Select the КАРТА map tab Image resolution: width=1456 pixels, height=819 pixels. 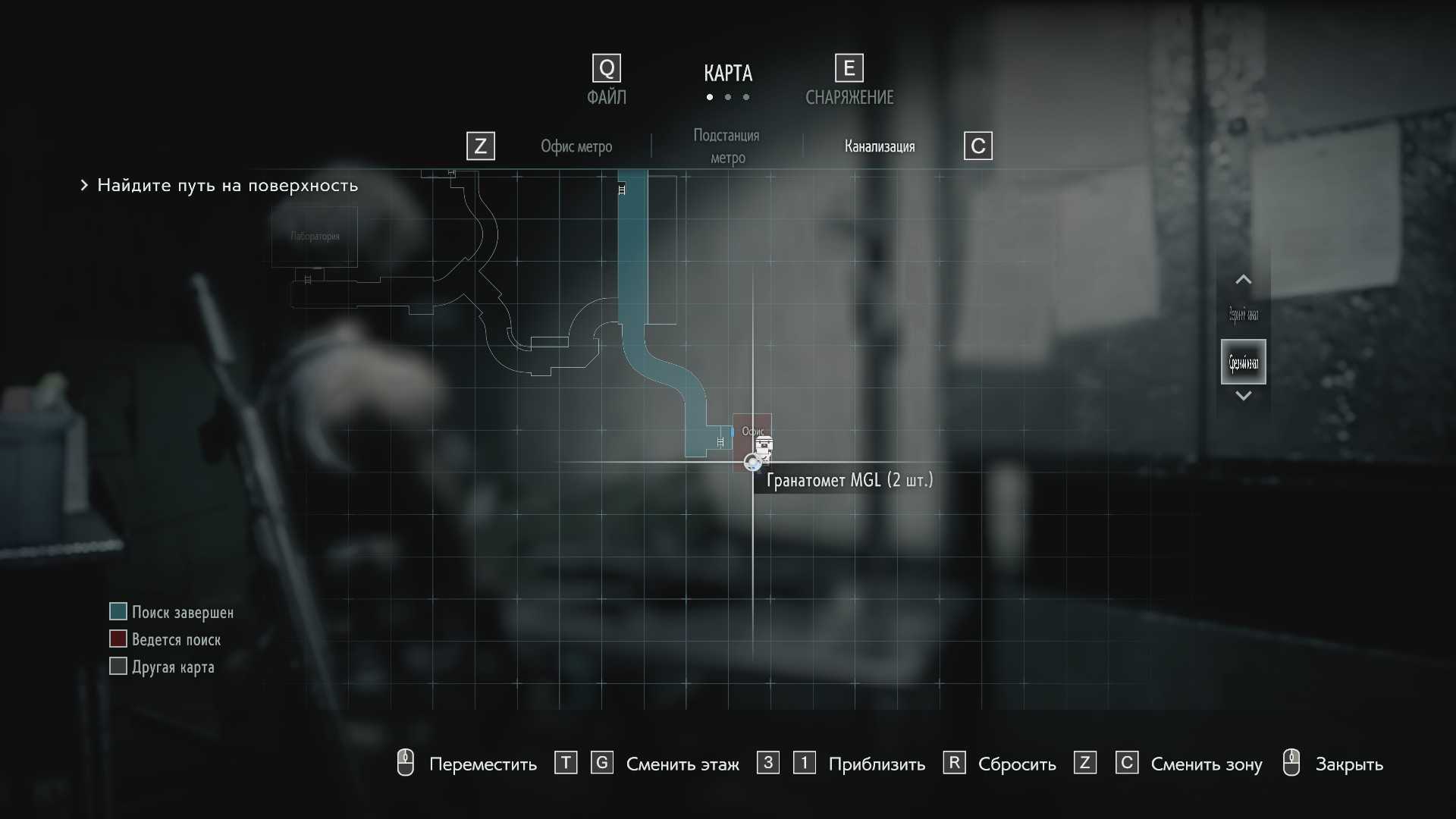(x=727, y=74)
